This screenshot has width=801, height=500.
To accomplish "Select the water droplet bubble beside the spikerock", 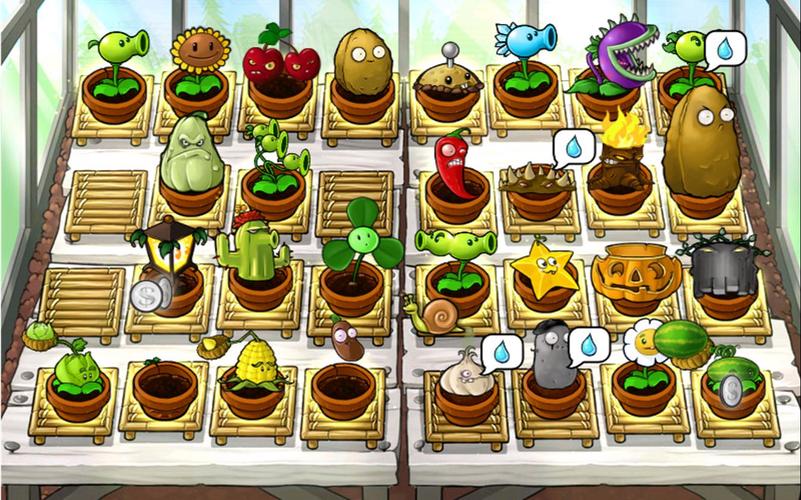I will (x=573, y=148).
